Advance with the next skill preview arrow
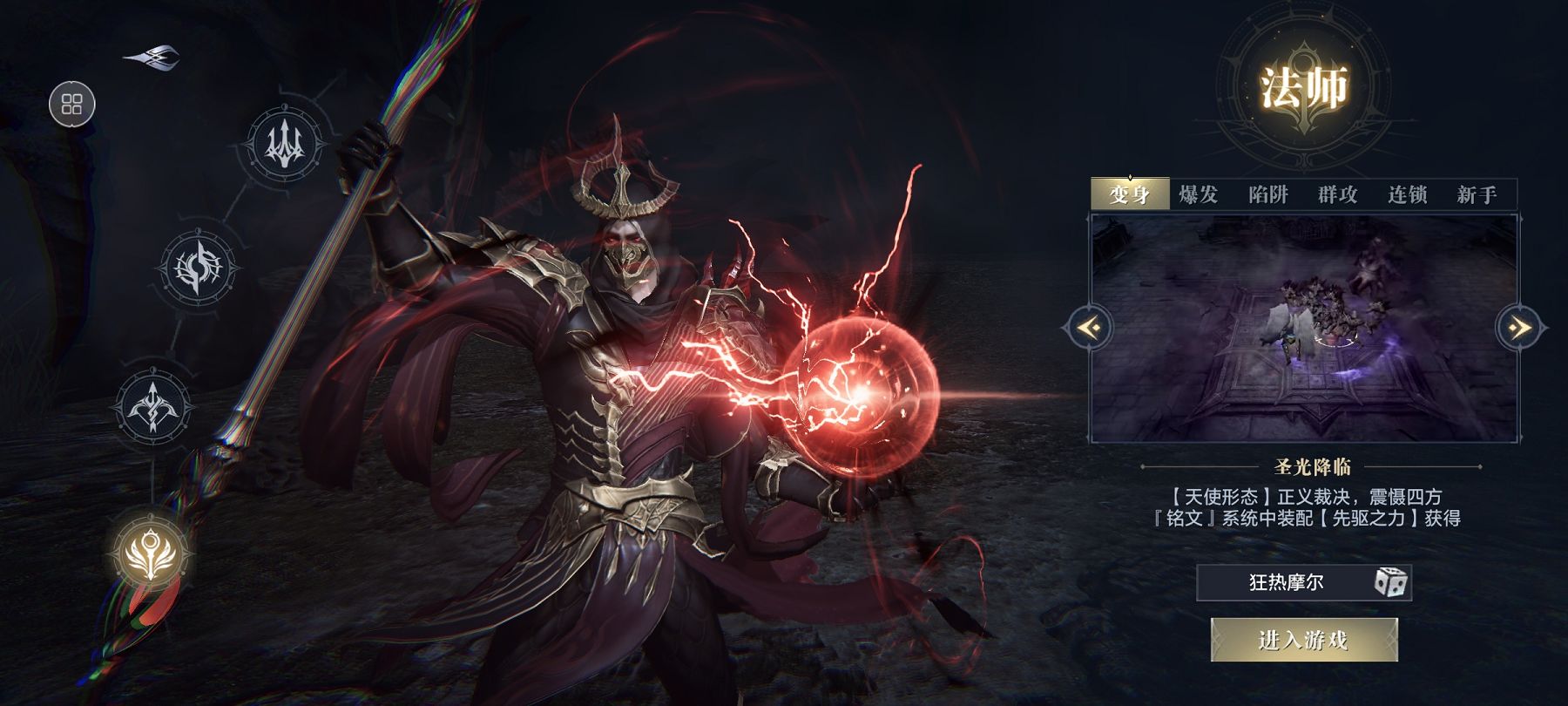 point(1519,328)
